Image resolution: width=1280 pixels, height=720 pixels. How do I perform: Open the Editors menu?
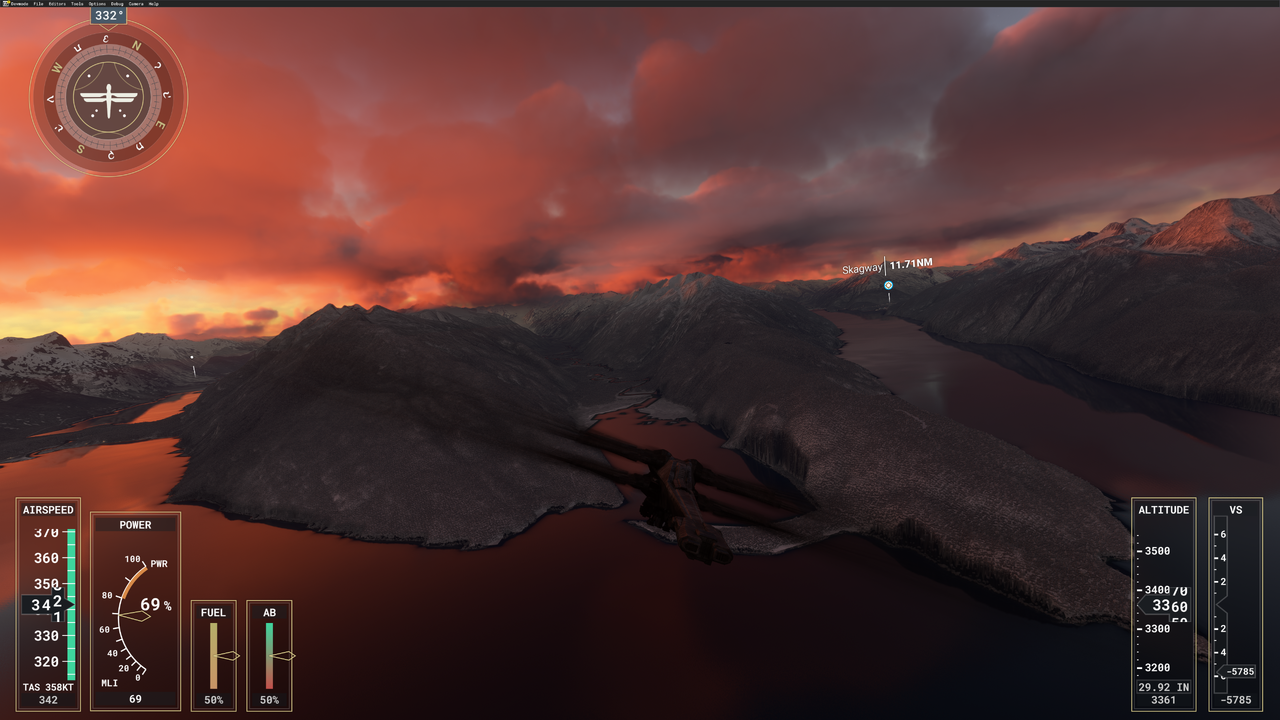tap(57, 4)
